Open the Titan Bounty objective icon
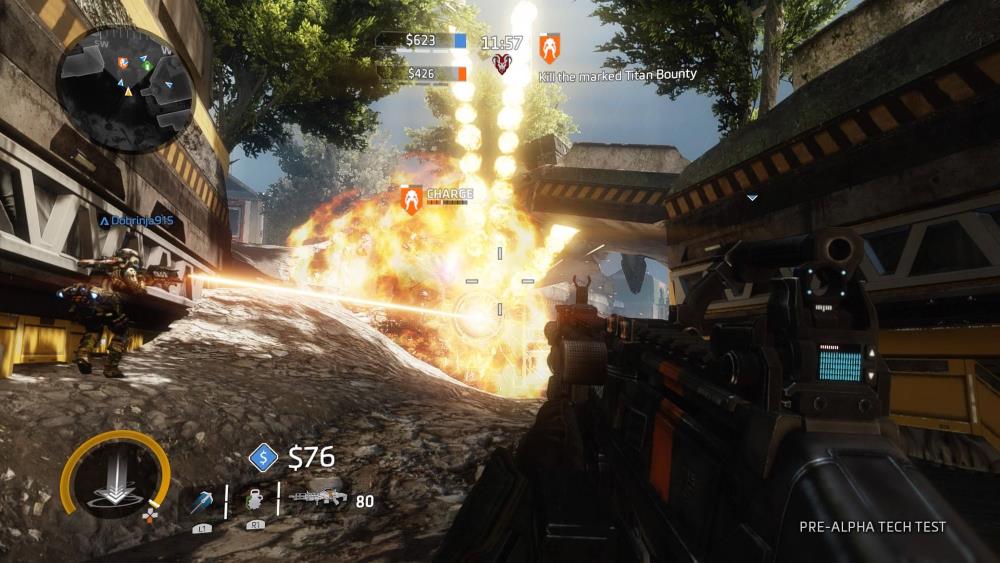The height and width of the screenshot is (563, 1000). point(549,47)
